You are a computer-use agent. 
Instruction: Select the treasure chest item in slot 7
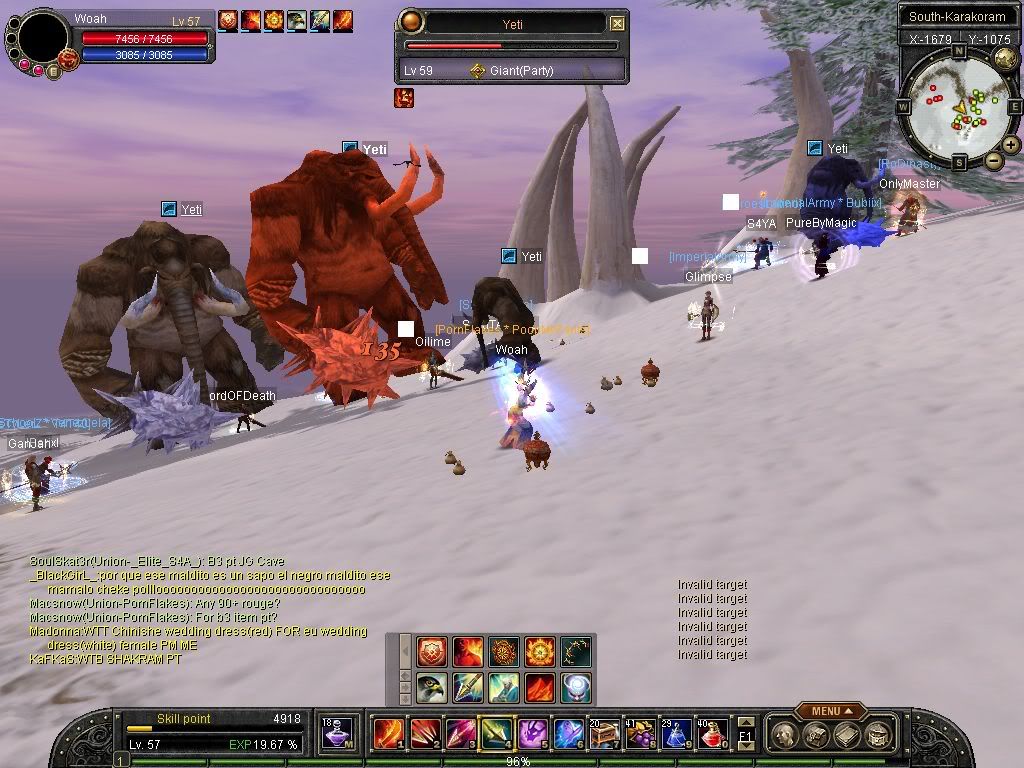coord(606,735)
